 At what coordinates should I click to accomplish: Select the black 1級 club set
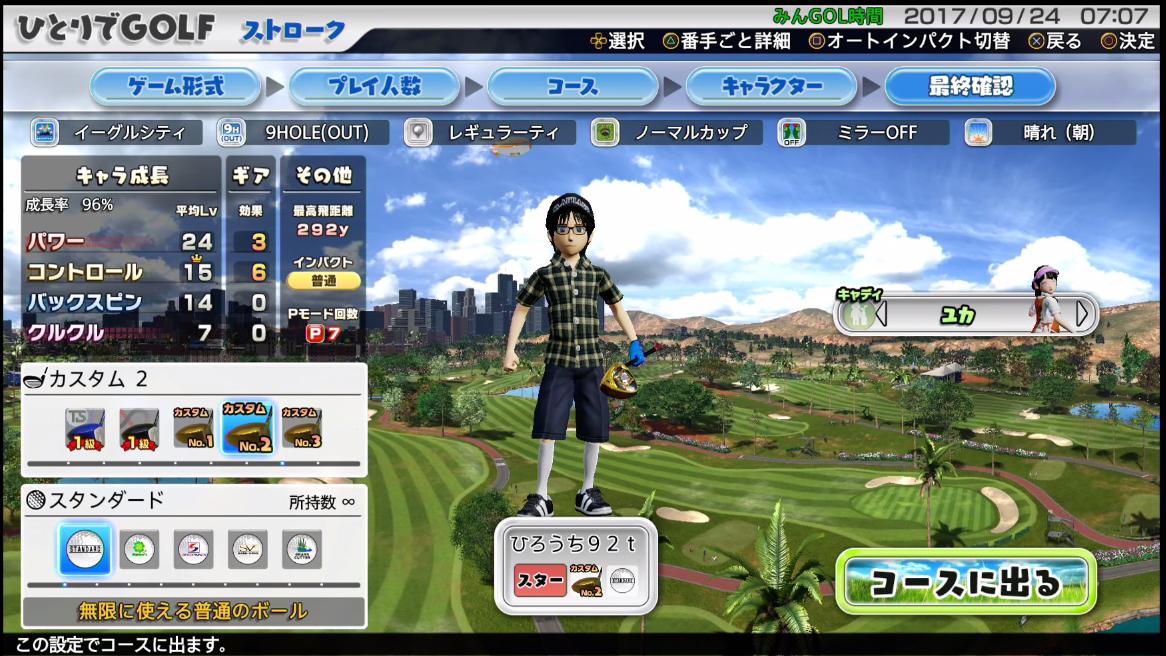139,430
